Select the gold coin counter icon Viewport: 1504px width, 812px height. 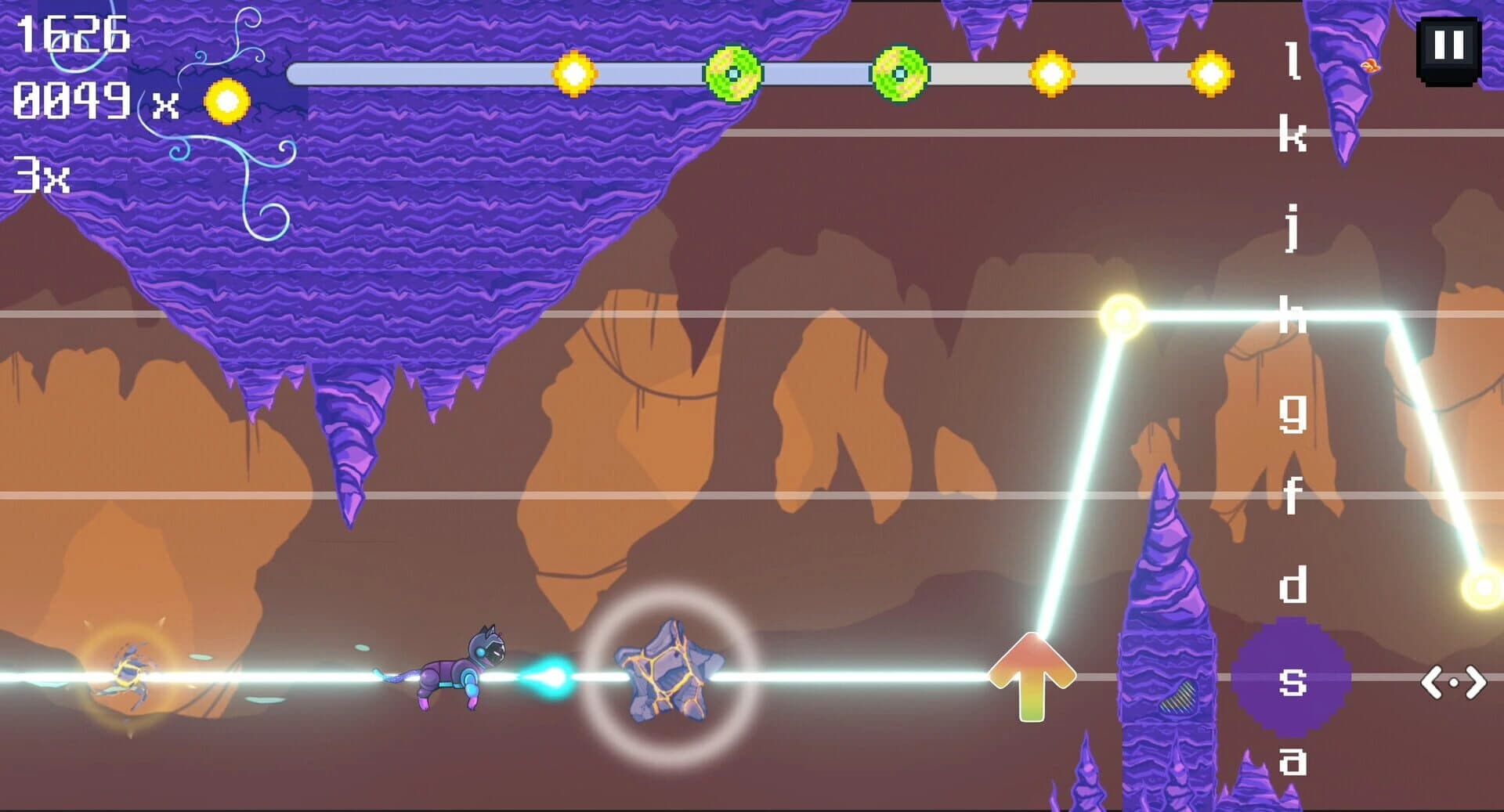[225, 102]
